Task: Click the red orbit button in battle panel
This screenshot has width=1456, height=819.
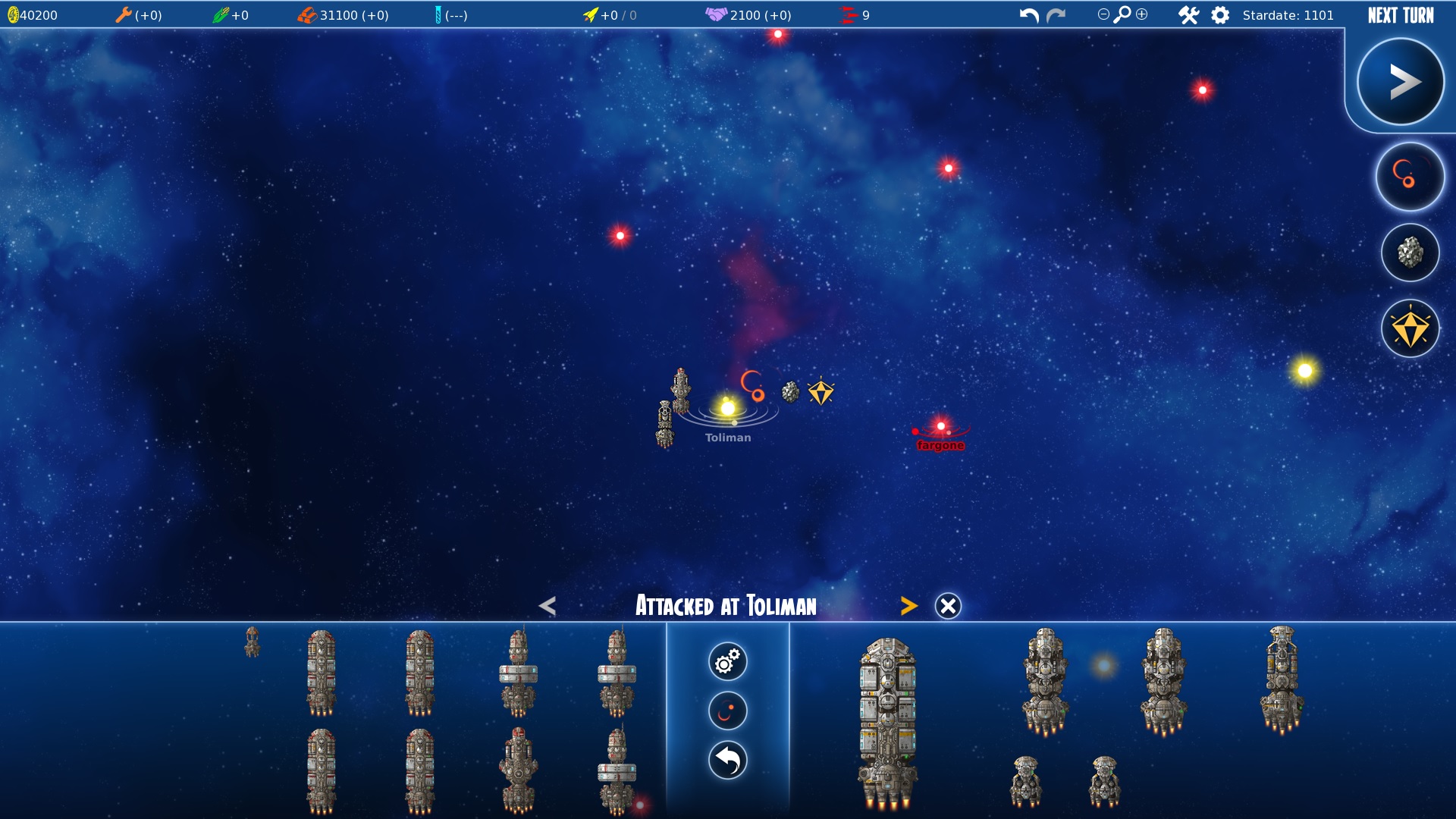Action: (728, 711)
